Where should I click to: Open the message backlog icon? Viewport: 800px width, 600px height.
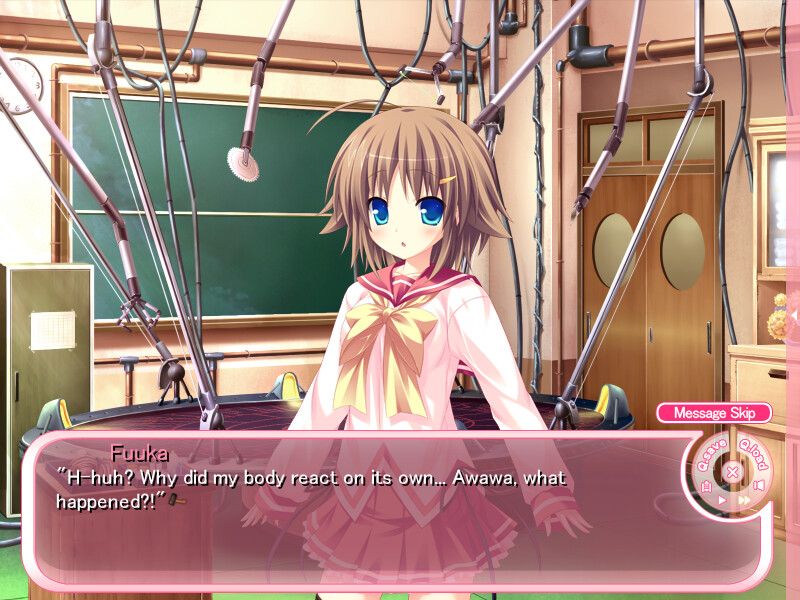point(707,487)
